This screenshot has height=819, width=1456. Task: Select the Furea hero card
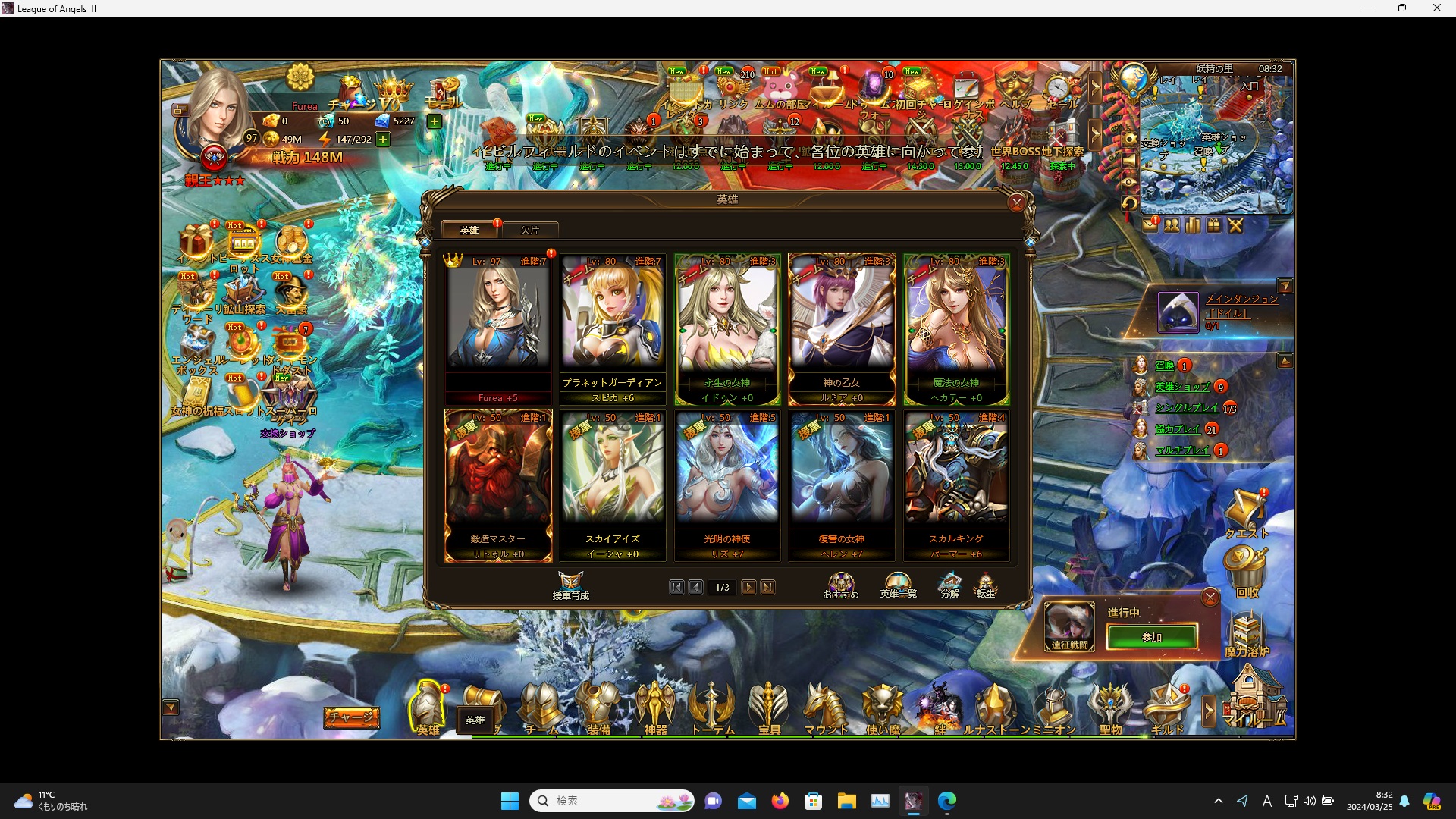[498, 326]
